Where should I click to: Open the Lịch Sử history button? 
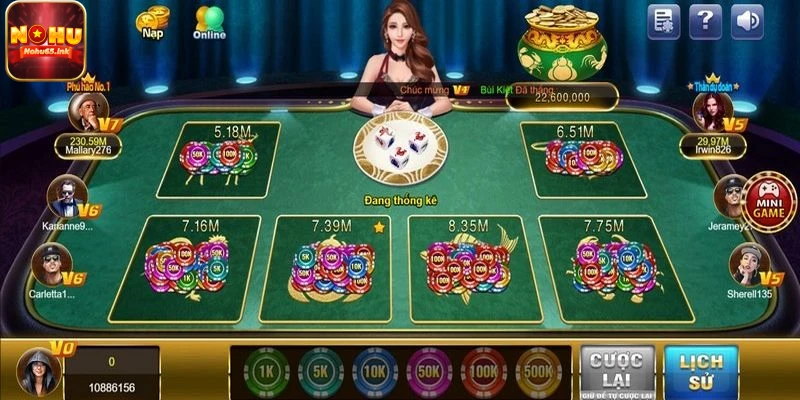coord(701,370)
